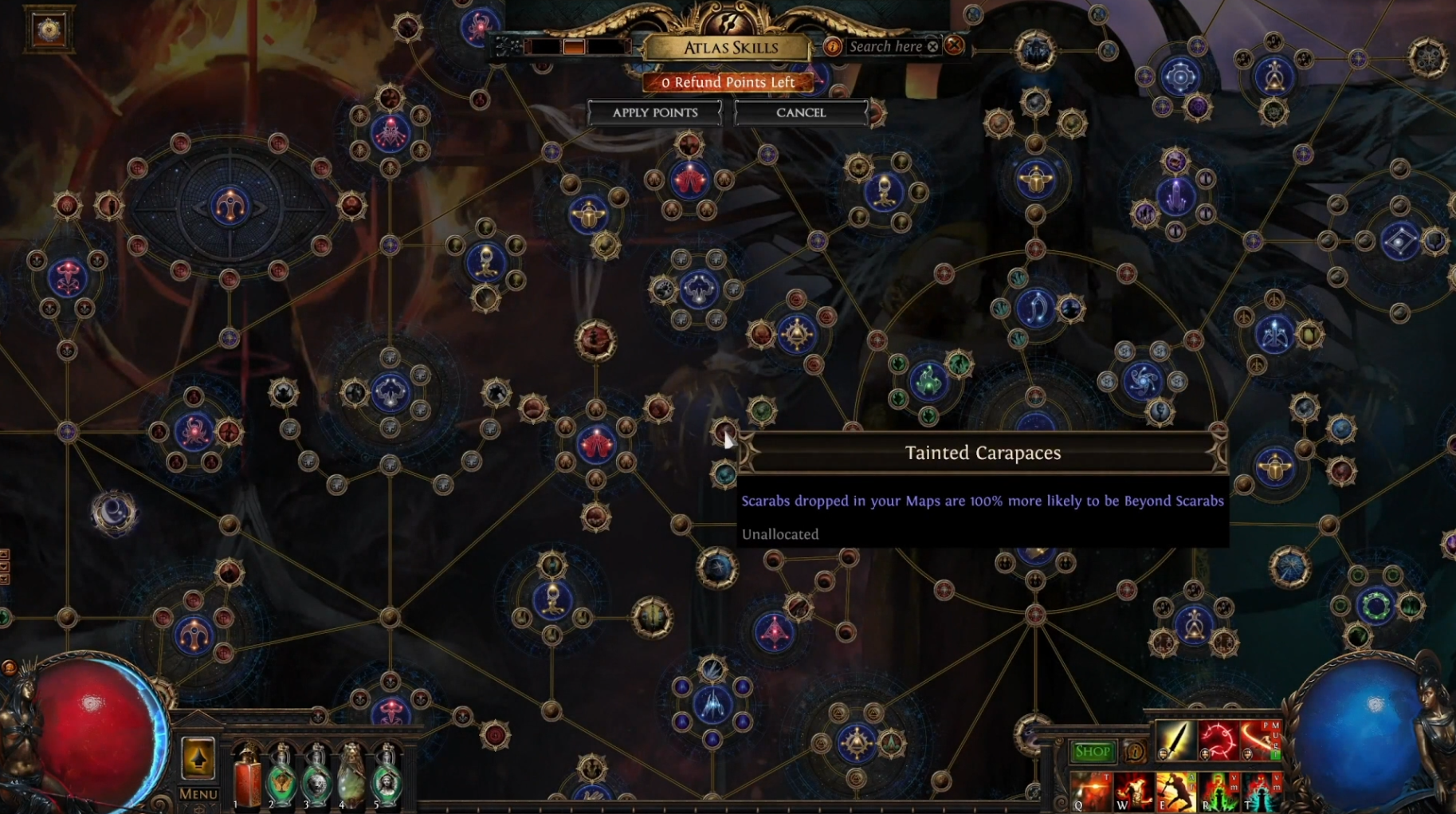
Task: Cancel the pending atlas point changes
Action: point(800,112)
